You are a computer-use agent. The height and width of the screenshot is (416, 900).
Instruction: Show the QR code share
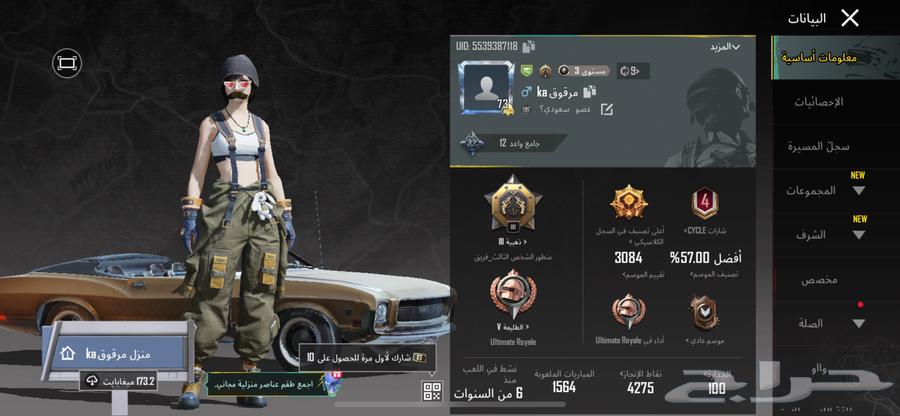click(432, 391)
